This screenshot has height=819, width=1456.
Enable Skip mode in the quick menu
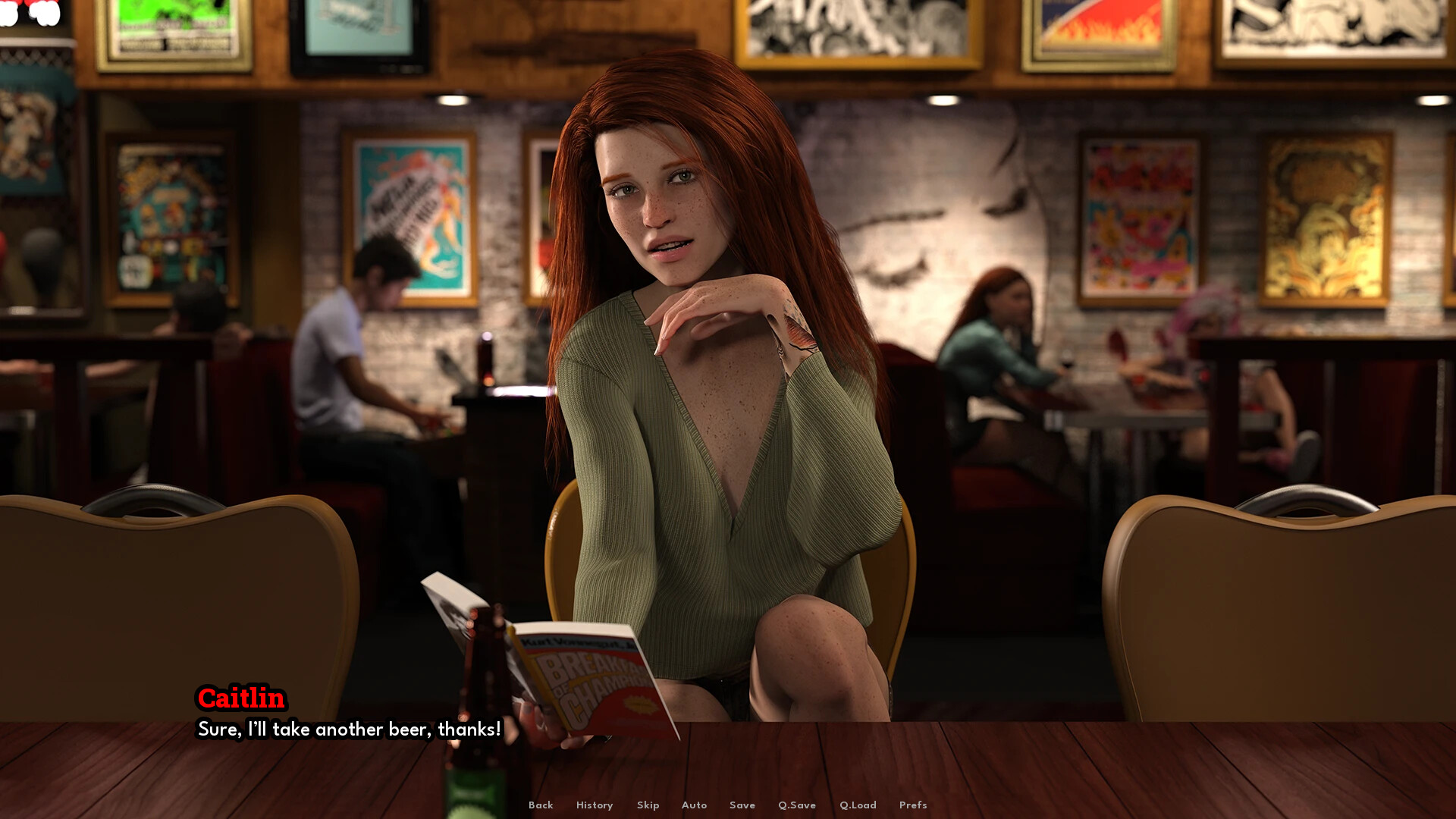click(648, 805)
